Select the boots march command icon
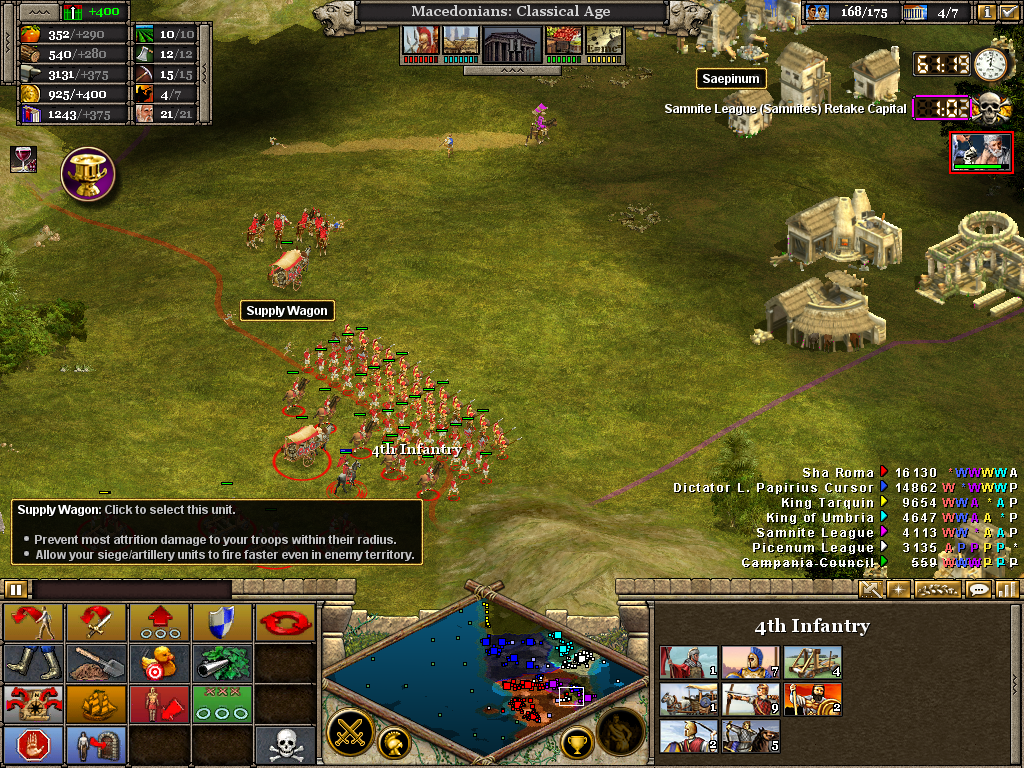The height and width of the screenshot is (768, 1024). (33, 663)
